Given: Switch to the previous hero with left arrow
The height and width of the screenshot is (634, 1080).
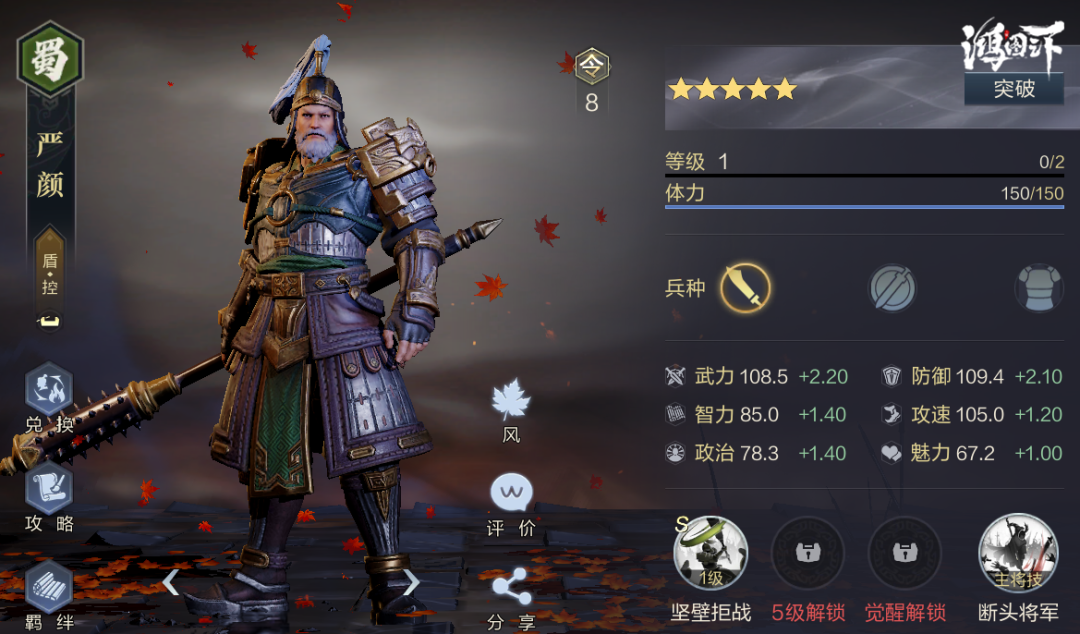Looking at the screenshot, I should (171, 581).
